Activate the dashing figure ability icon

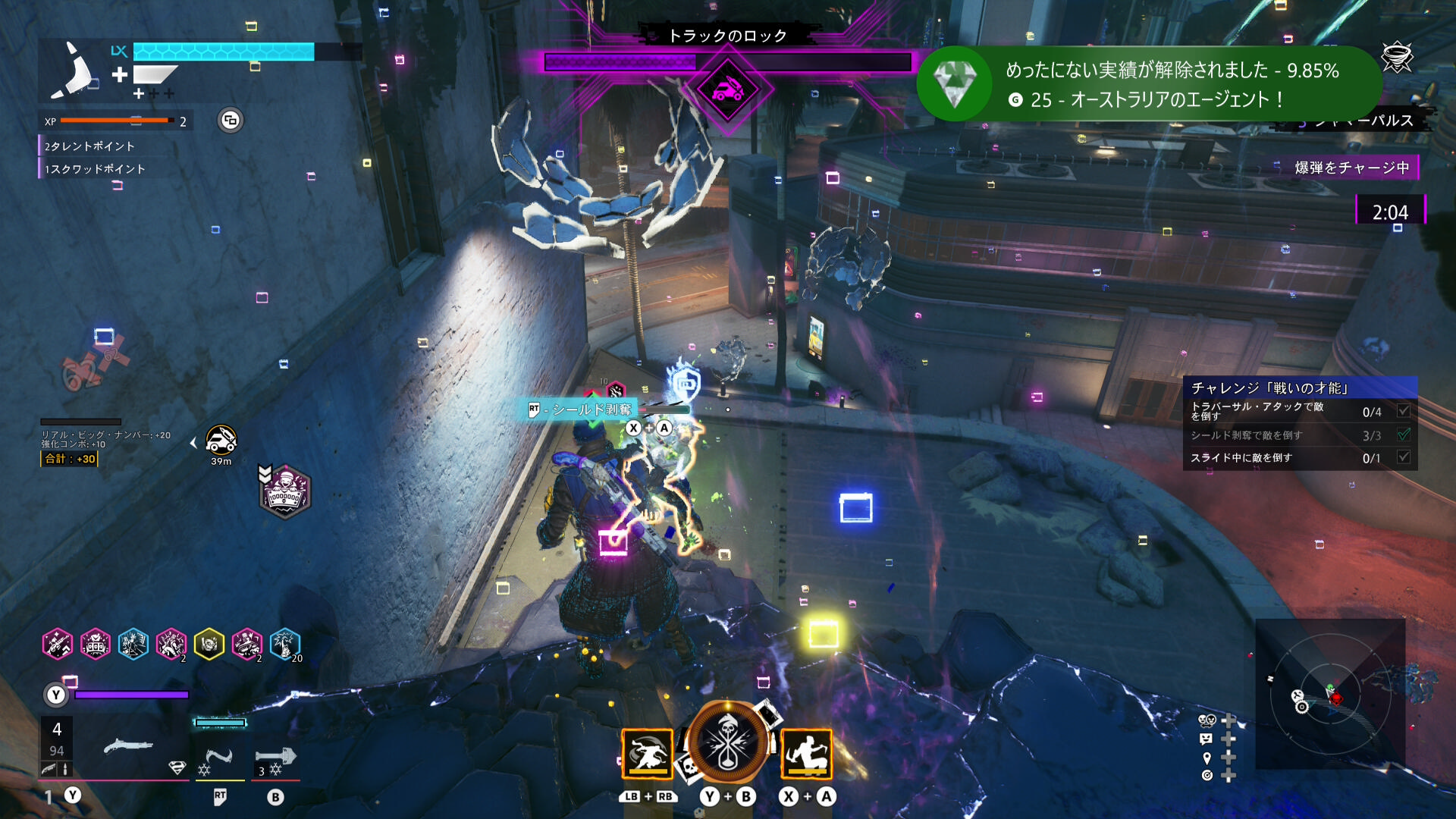pos(647,754)
